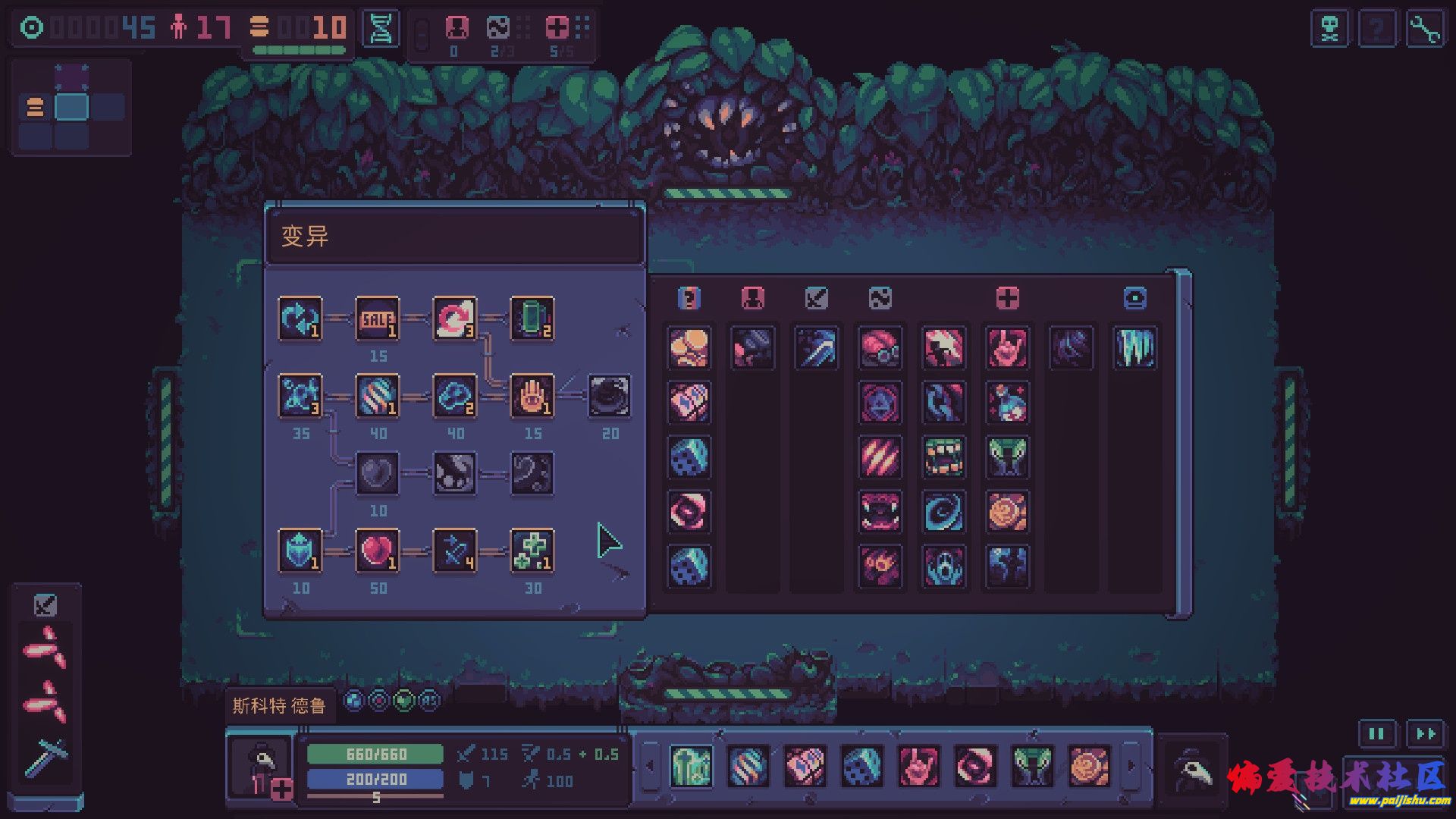Choose the blue helmet mutation node
Viewport: 1456px width, 819px height.
(x=300, y=551)
